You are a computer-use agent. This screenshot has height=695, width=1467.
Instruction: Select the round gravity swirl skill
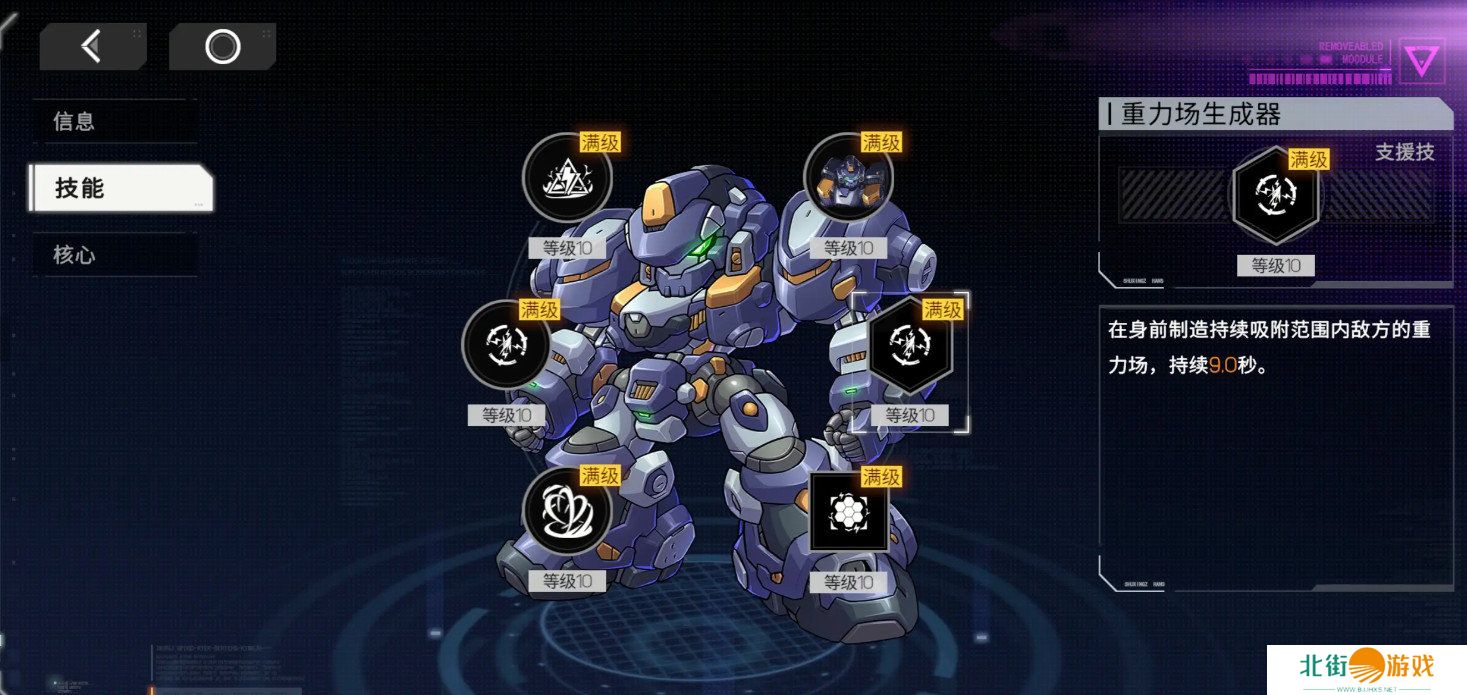point(505,345)
